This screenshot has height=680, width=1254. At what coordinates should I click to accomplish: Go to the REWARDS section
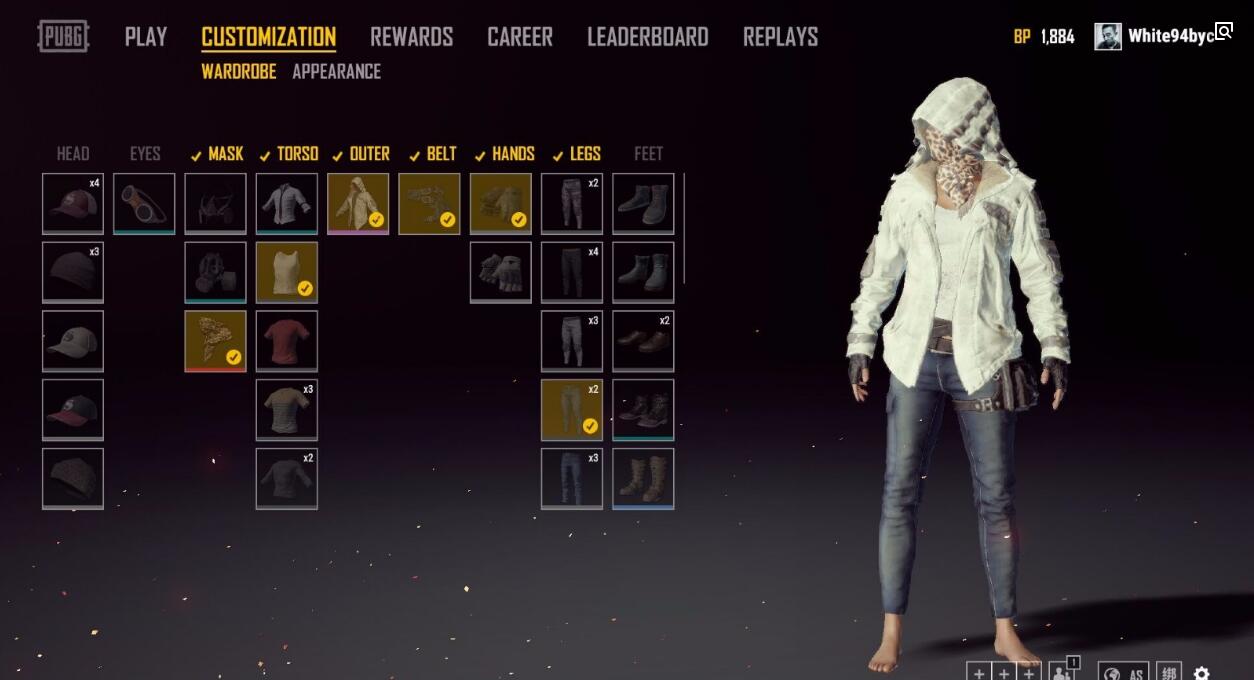click(x=411, y=37)
